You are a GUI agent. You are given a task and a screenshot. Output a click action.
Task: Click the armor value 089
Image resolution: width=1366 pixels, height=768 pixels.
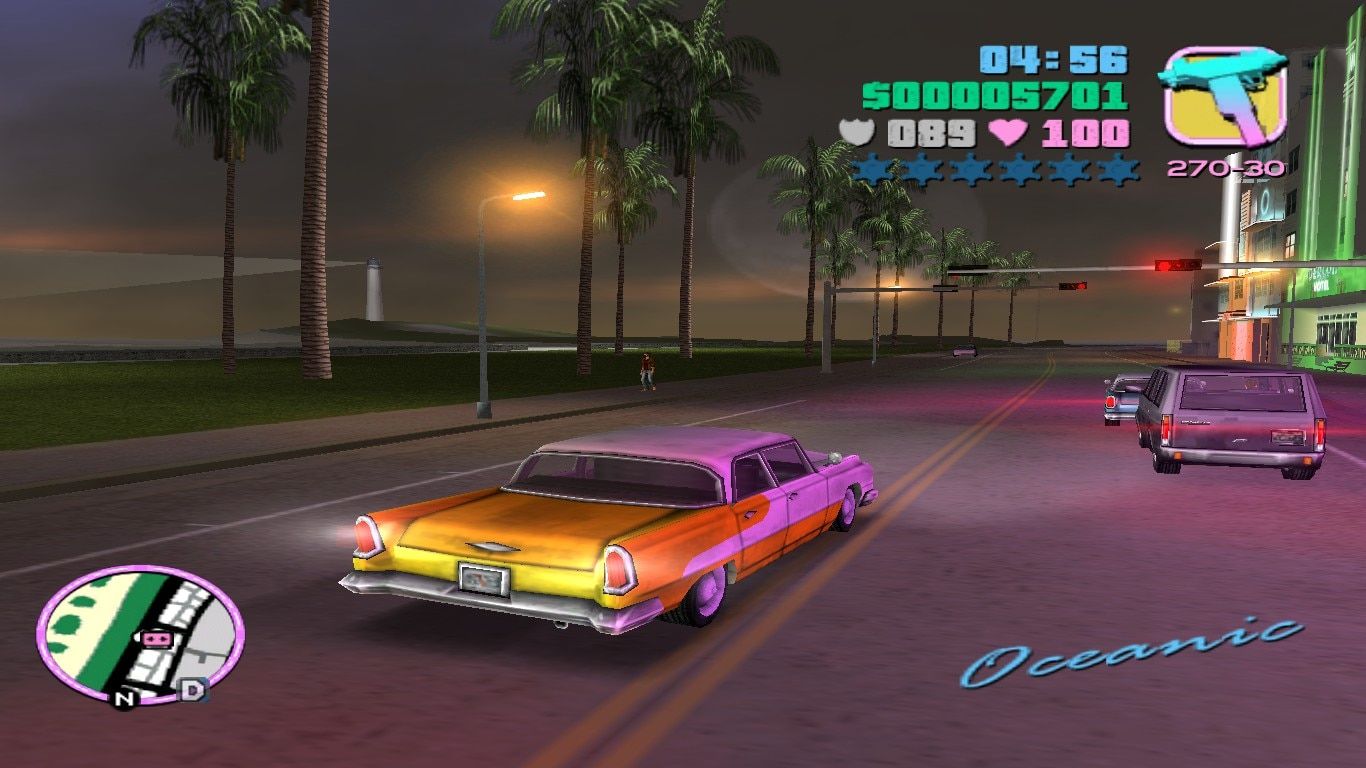click(930, 133)
